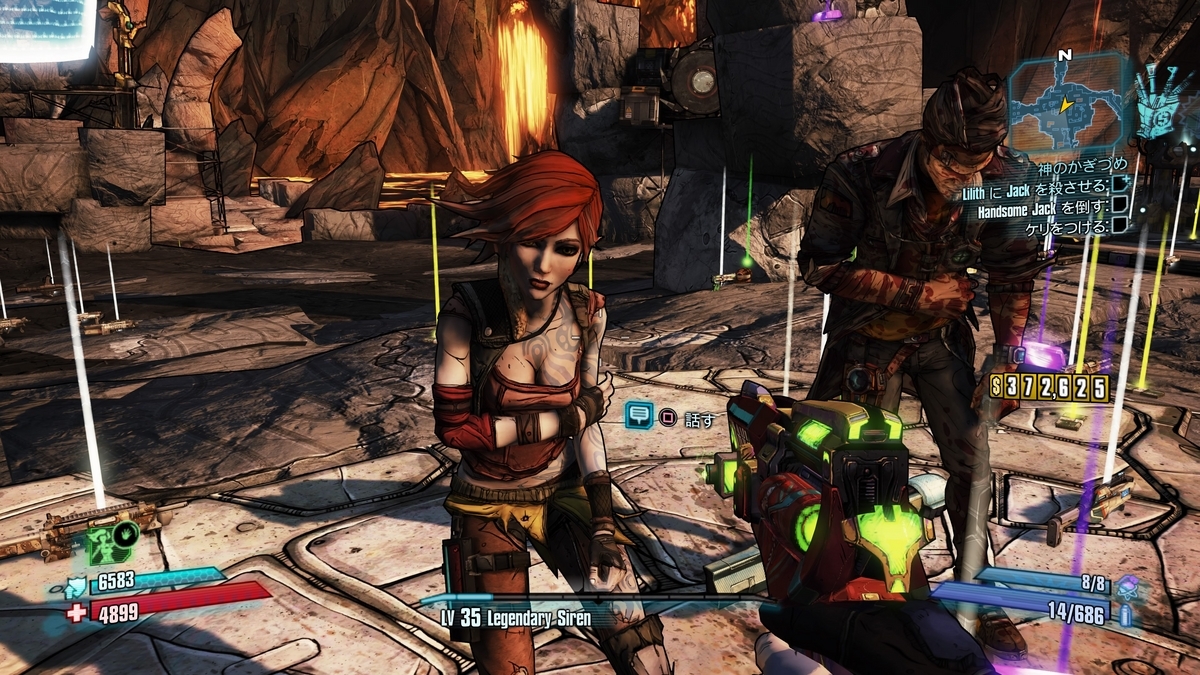Click the red health cross icon
Screen dimensions: 1200x675
coord(76,612)
